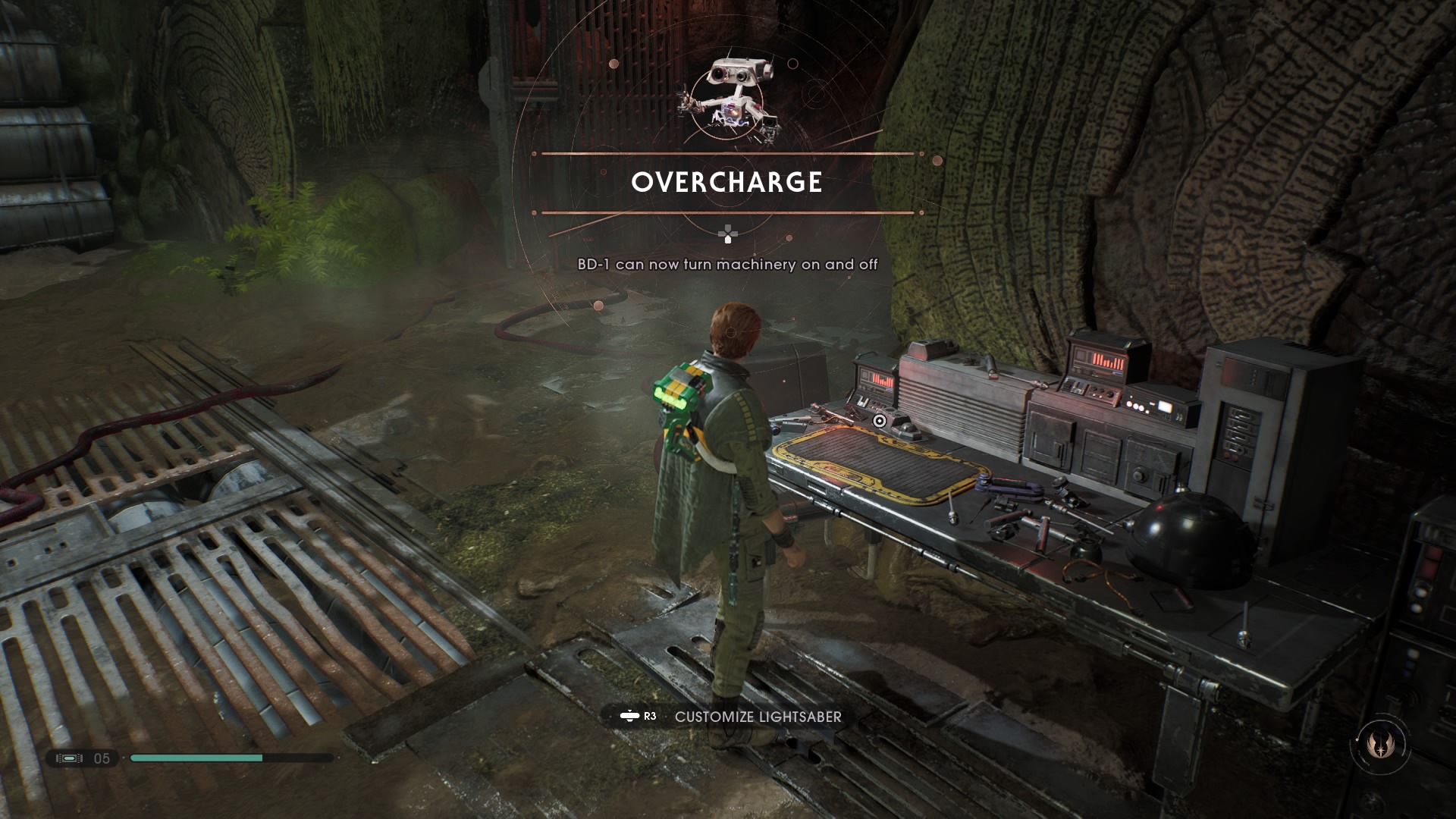Select the Overcharge upgrade title banner

pos(726,183)
